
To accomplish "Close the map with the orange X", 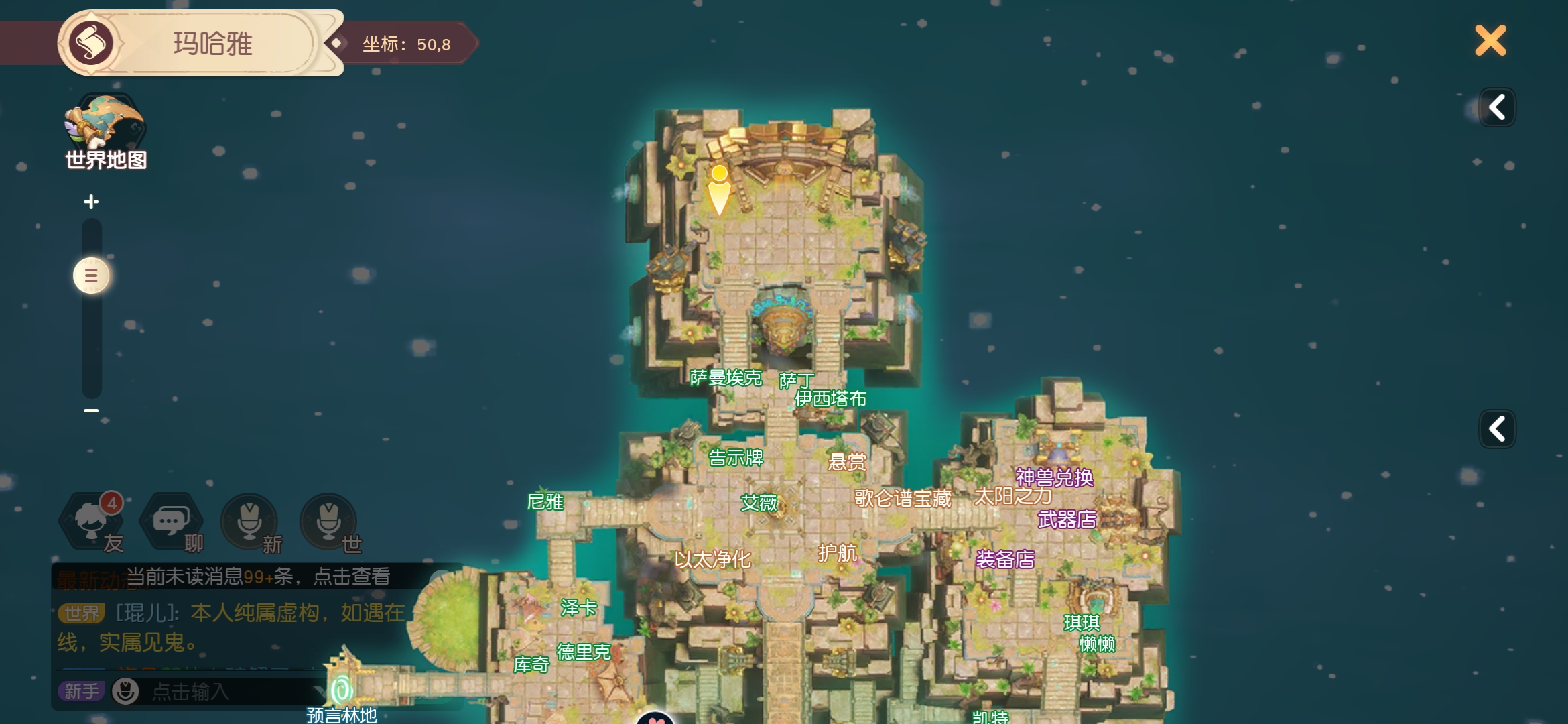I will pos(1490,41).
